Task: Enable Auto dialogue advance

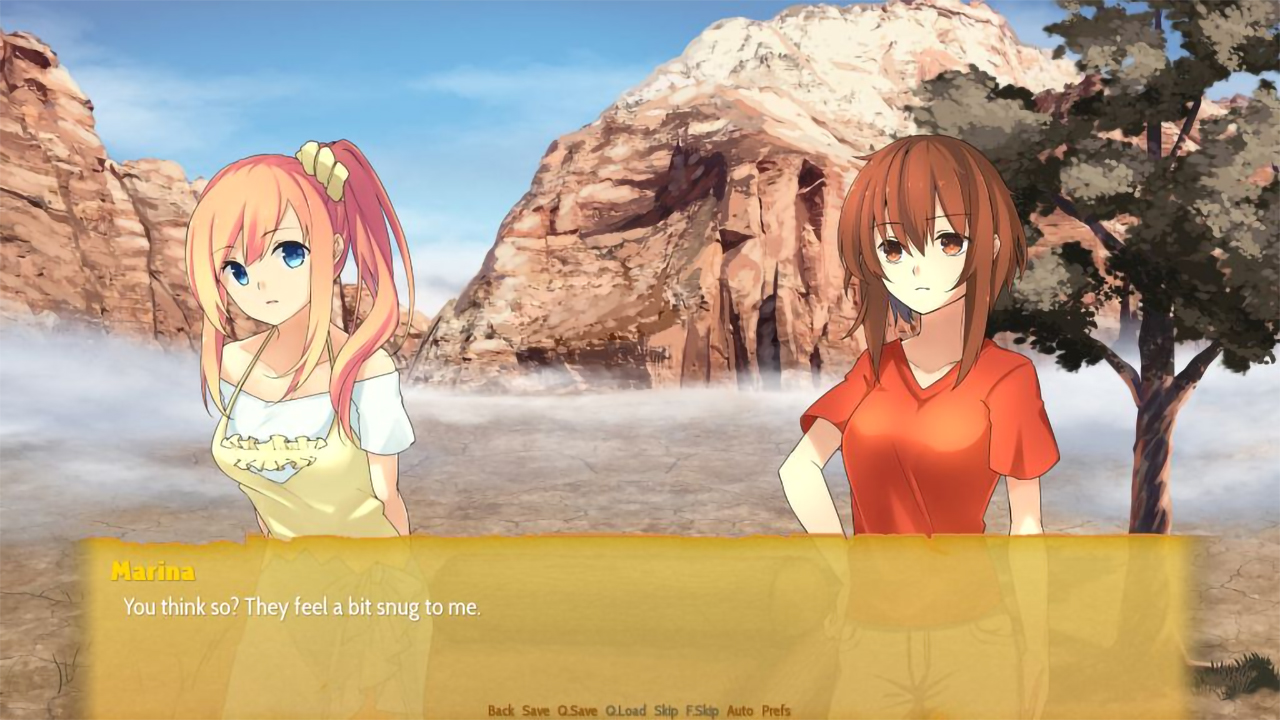Action: [740, 711]
